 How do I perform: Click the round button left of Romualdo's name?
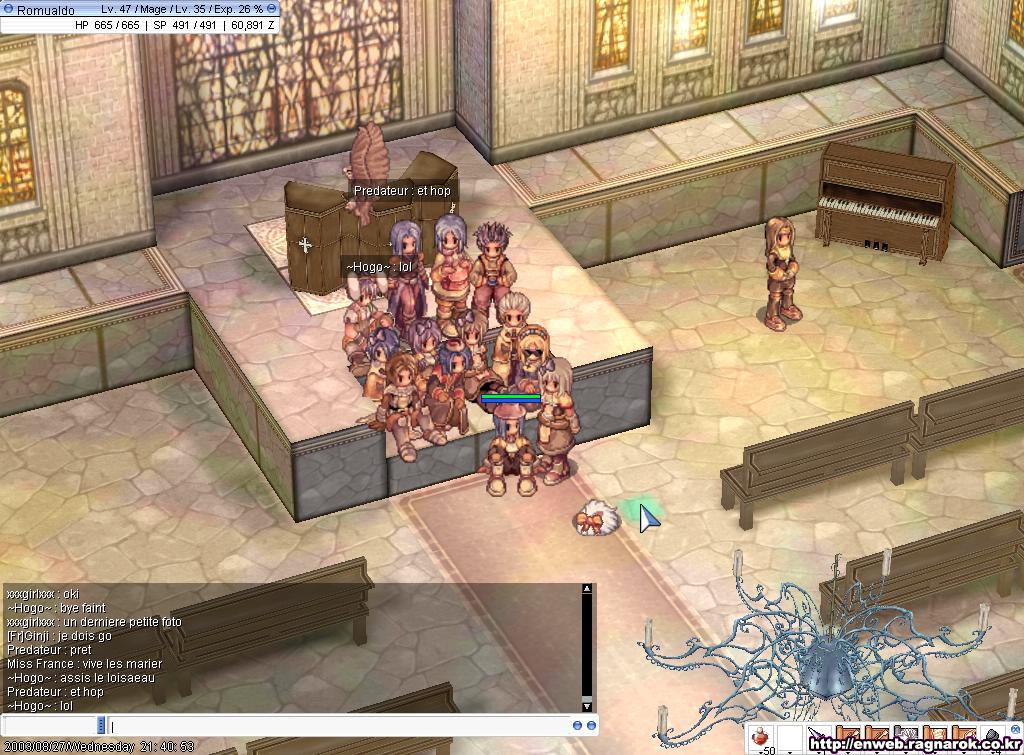tap(8, 9)
